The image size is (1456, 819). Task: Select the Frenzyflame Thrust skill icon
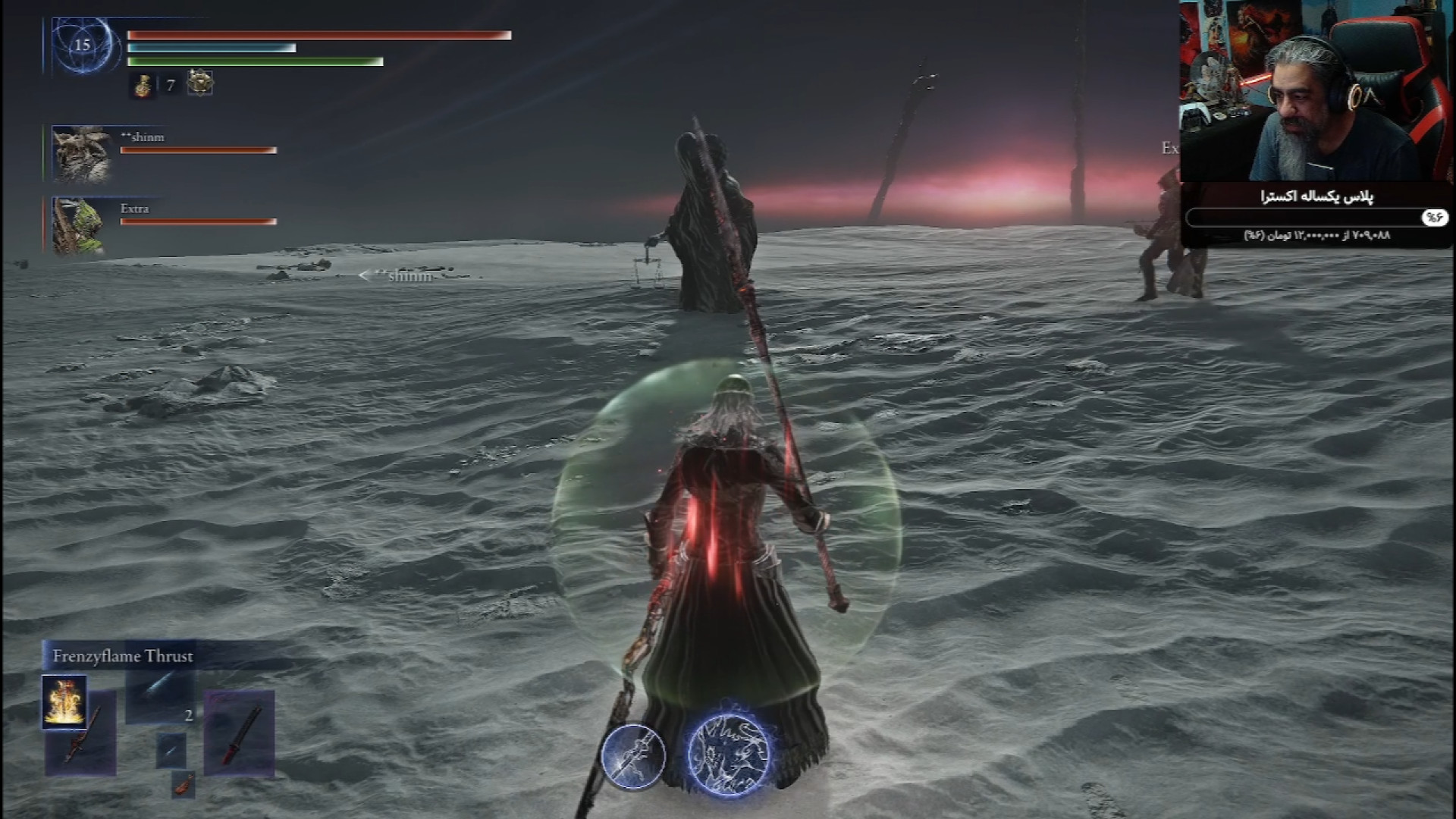coord(64,701)
